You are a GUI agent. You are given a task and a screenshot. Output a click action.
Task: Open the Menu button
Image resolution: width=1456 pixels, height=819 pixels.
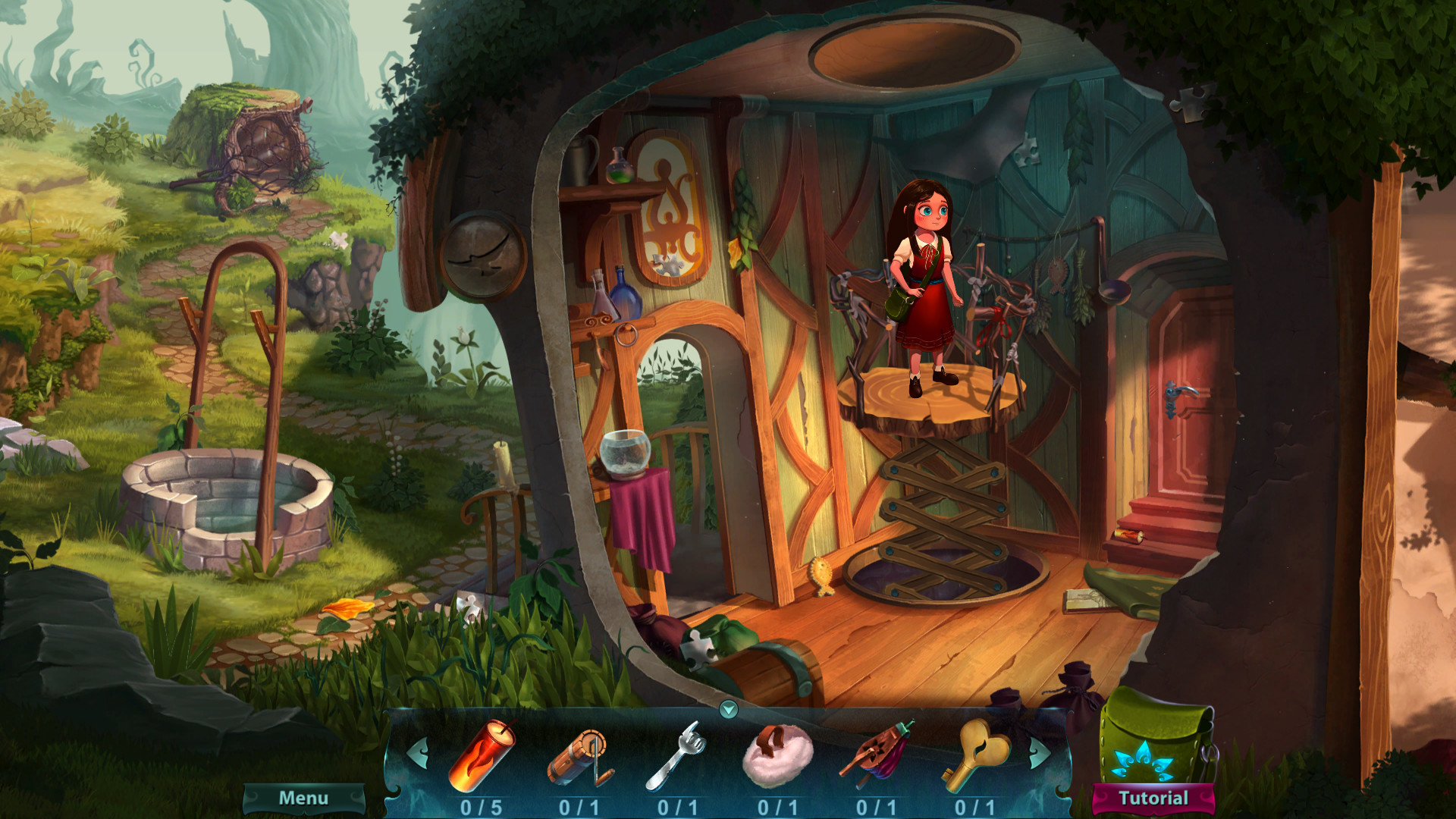303,799
